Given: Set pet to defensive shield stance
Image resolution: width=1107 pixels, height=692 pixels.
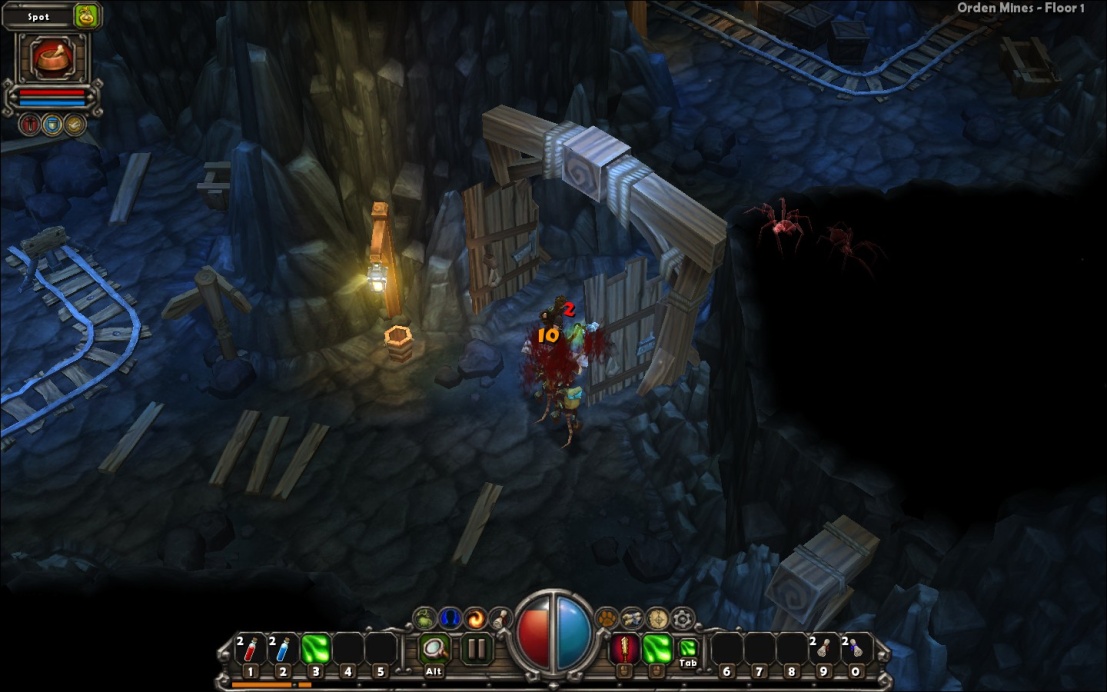Looking at the screenshot, I should click(x=51, y=124).
